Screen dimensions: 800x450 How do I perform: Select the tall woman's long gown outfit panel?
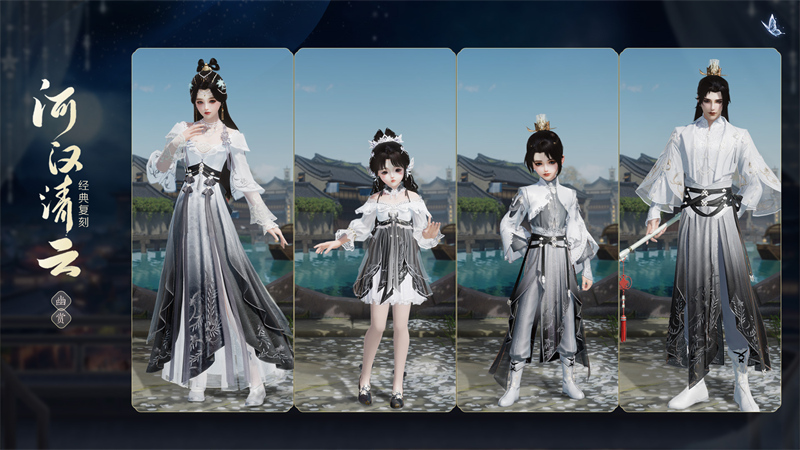click(212, 230)
